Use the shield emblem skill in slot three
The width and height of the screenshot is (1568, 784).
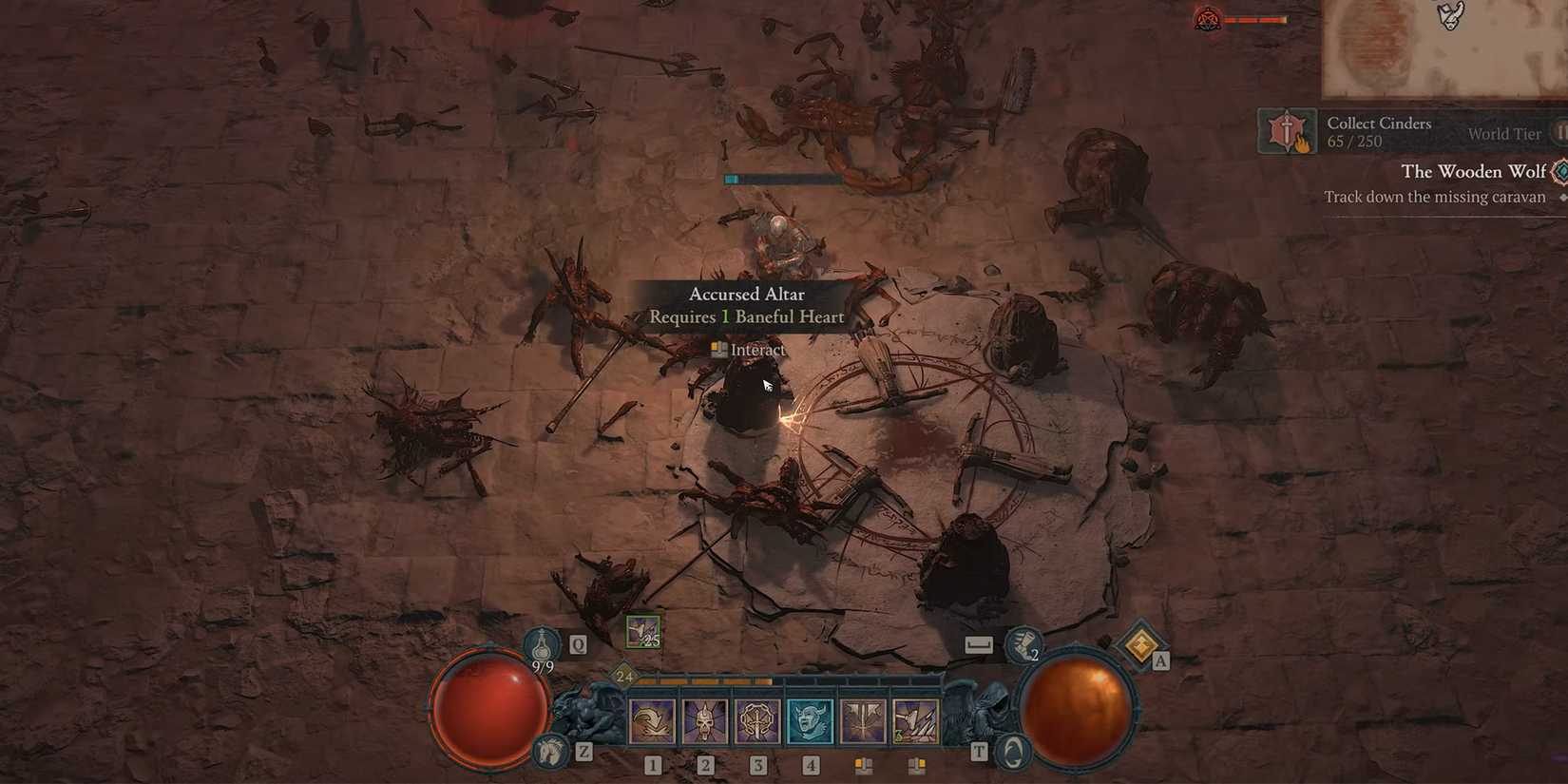click(x=757, y=719)
